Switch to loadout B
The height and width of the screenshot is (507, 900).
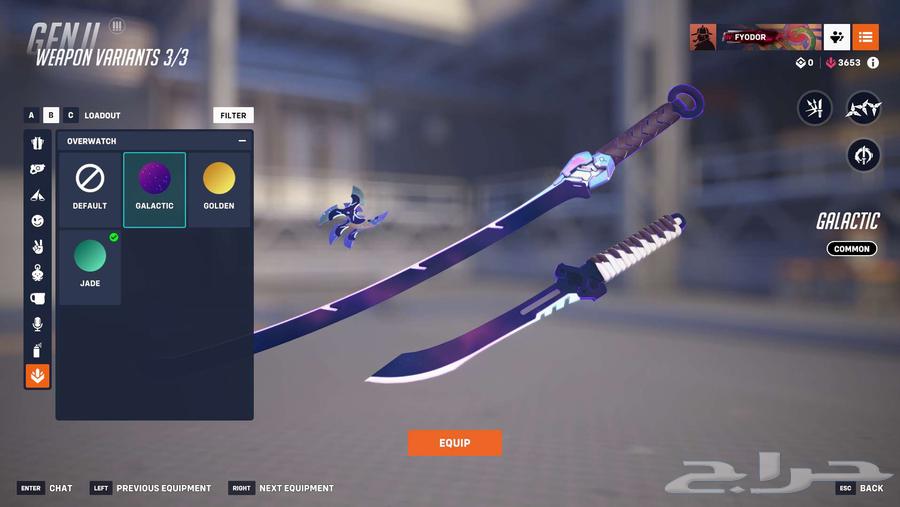(51, 115)
